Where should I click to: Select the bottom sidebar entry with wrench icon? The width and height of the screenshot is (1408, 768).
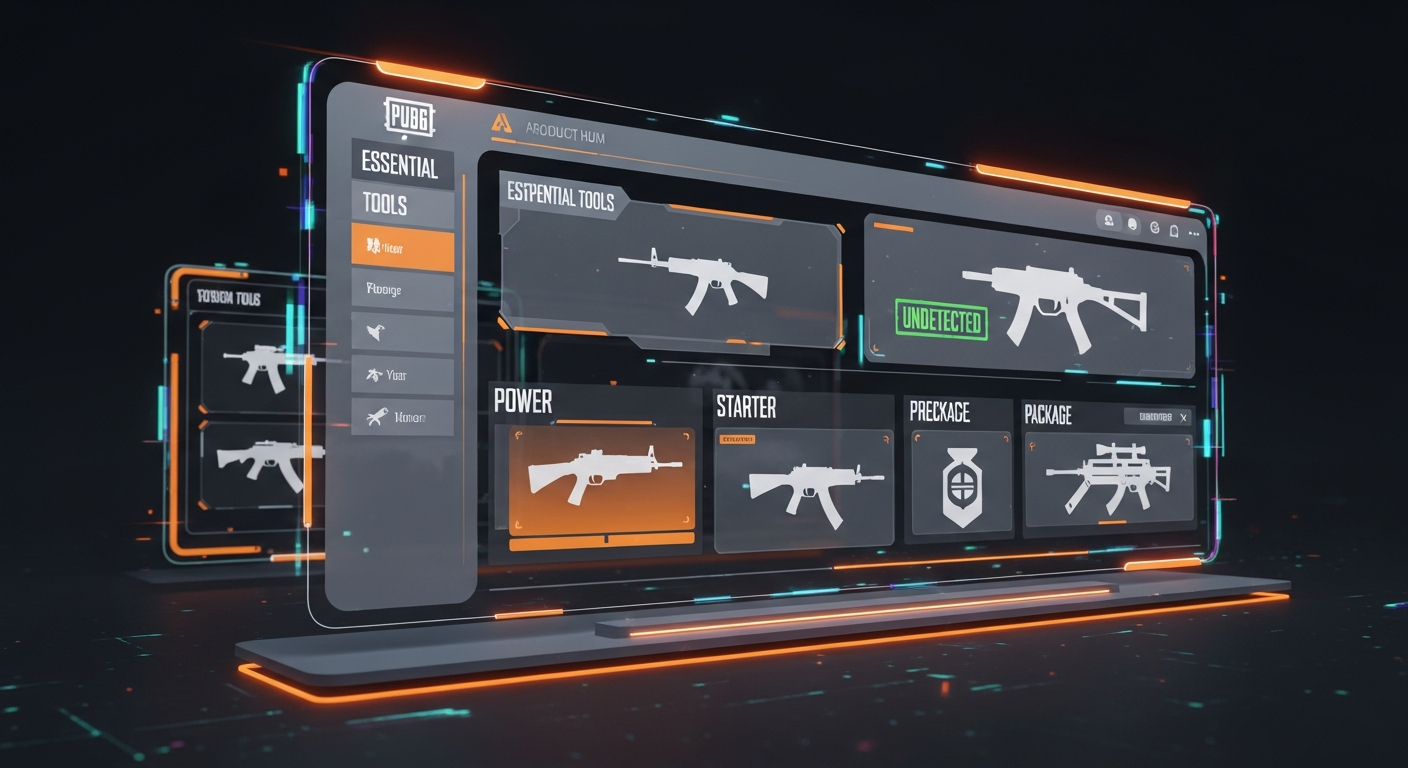click(402, 416)
